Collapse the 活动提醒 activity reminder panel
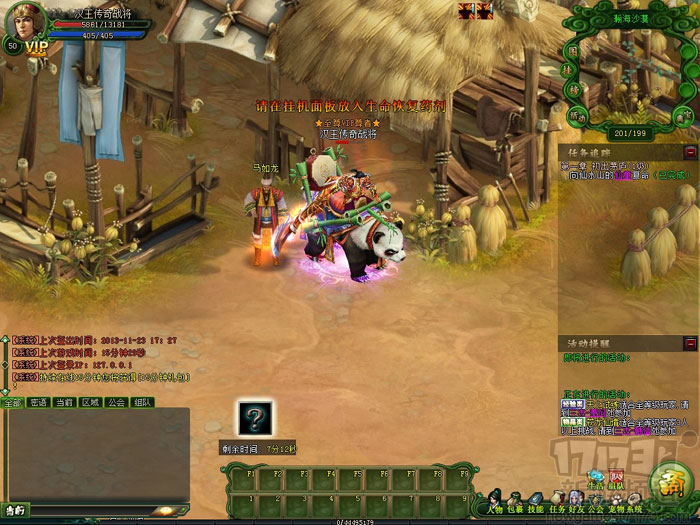This screenshot has height=525, width=700. pos(689,344)
